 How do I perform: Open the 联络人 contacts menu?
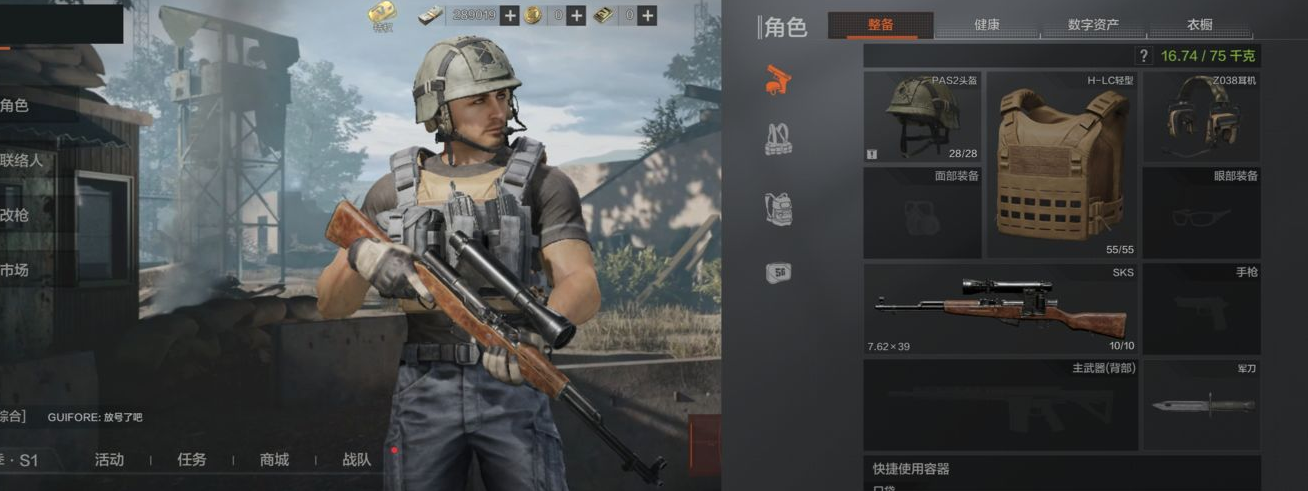click(x=22, y=160)
